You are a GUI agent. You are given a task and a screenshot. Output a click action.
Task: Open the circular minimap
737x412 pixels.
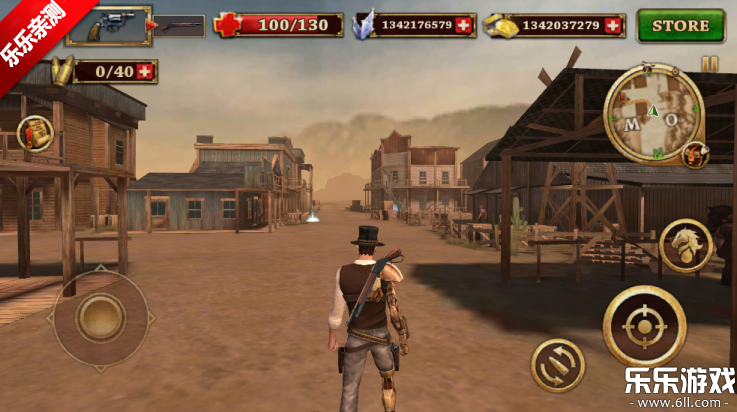(653, 113)
